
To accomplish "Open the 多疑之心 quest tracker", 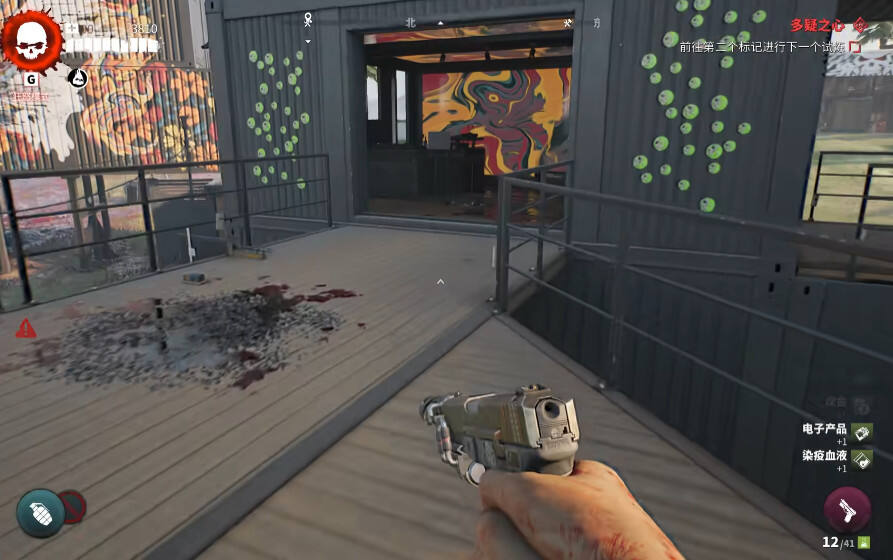I will pyautogui.click(x=817, y=25).
